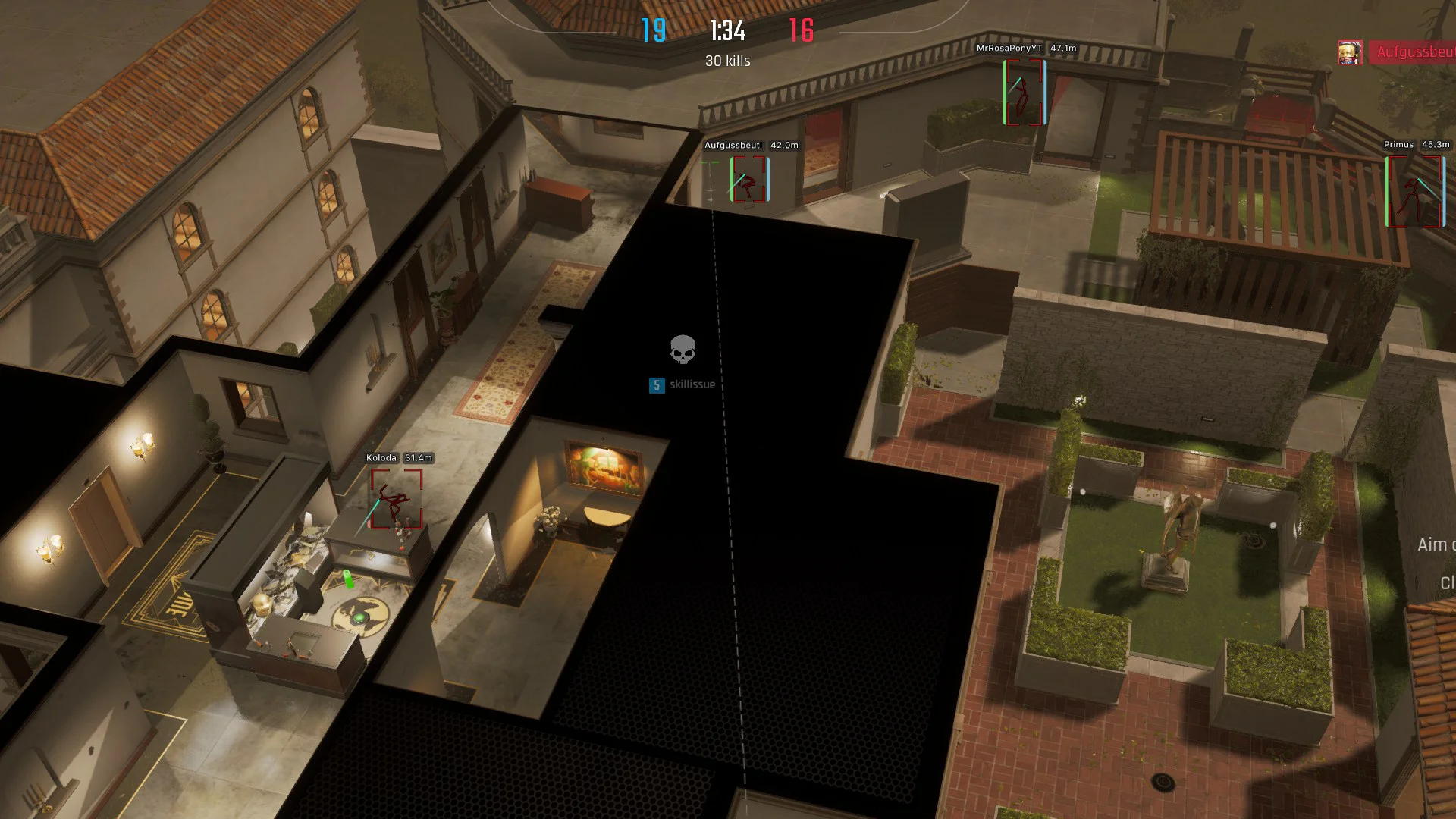Click the skillissue skull death marker
This screenshot has height=819, width=1456.
tap(682, 350)
